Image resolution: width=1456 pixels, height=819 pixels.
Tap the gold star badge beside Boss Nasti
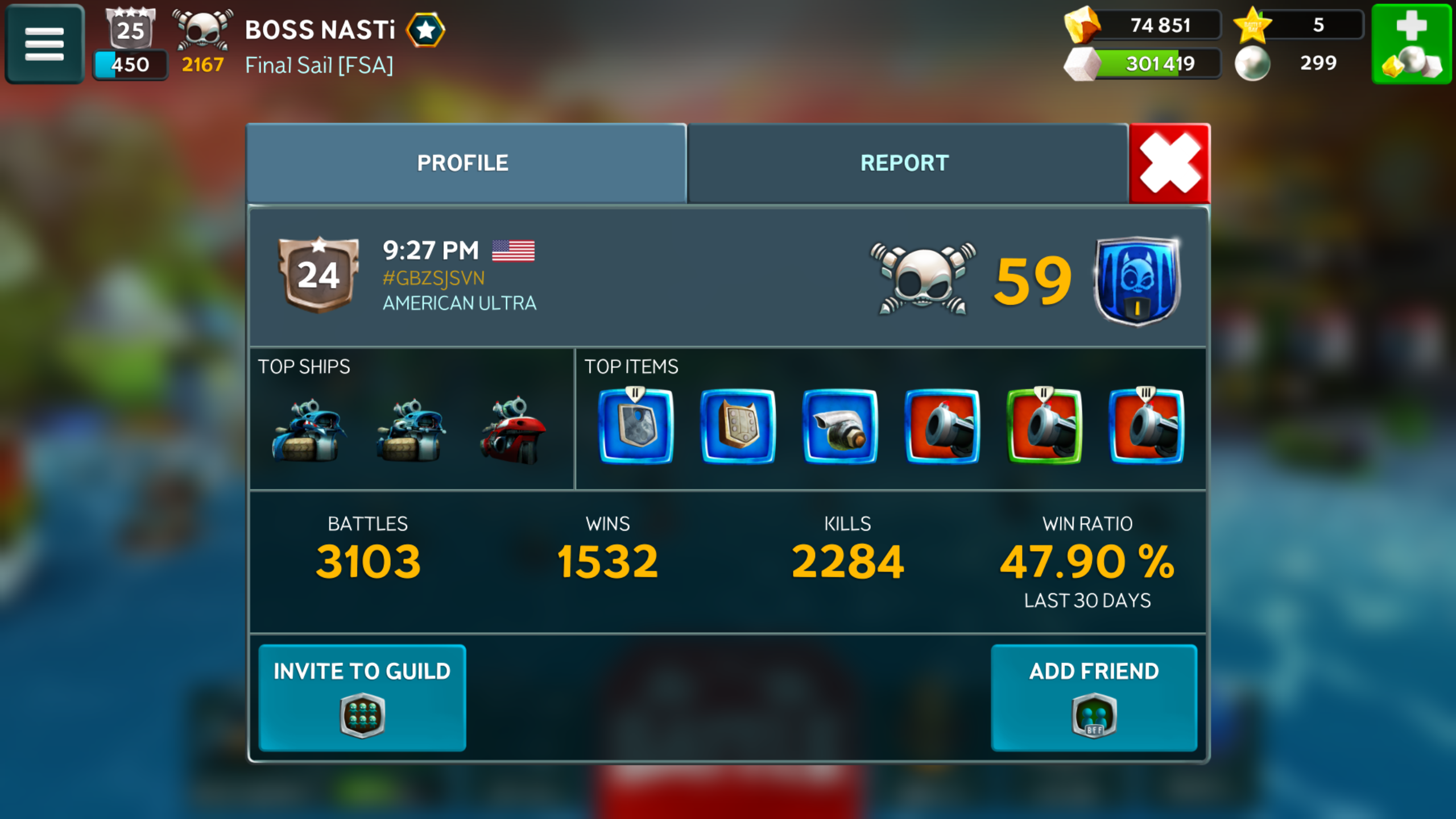[425, 30]
